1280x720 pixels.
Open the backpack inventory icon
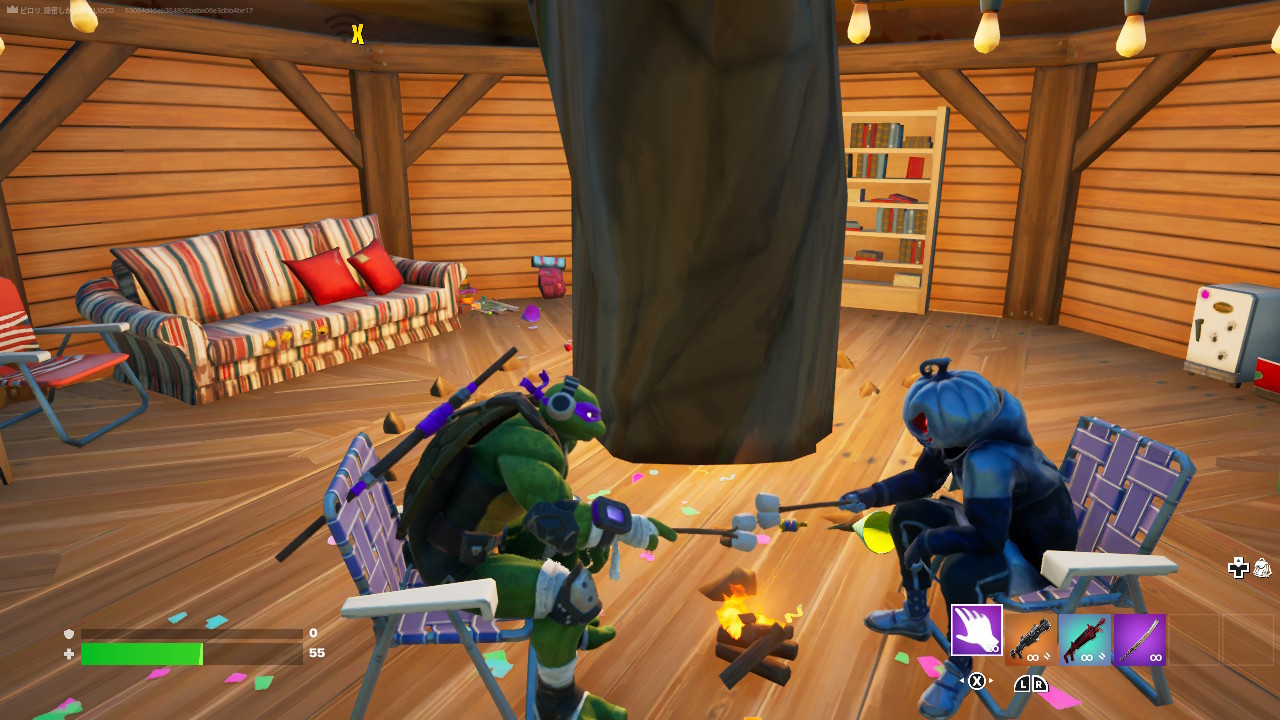click(1262, 568)
